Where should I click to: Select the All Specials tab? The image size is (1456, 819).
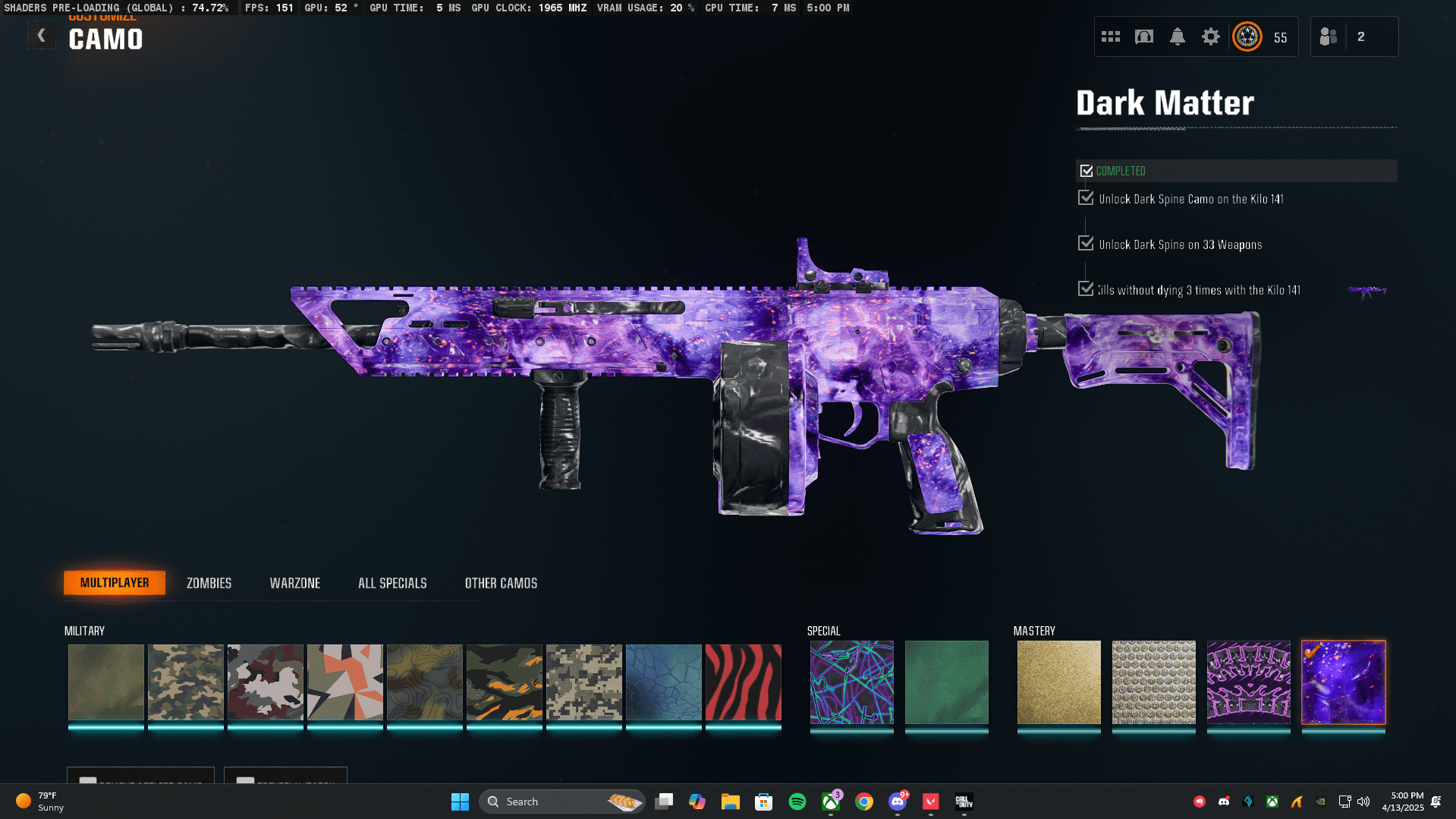click(392, 583)
